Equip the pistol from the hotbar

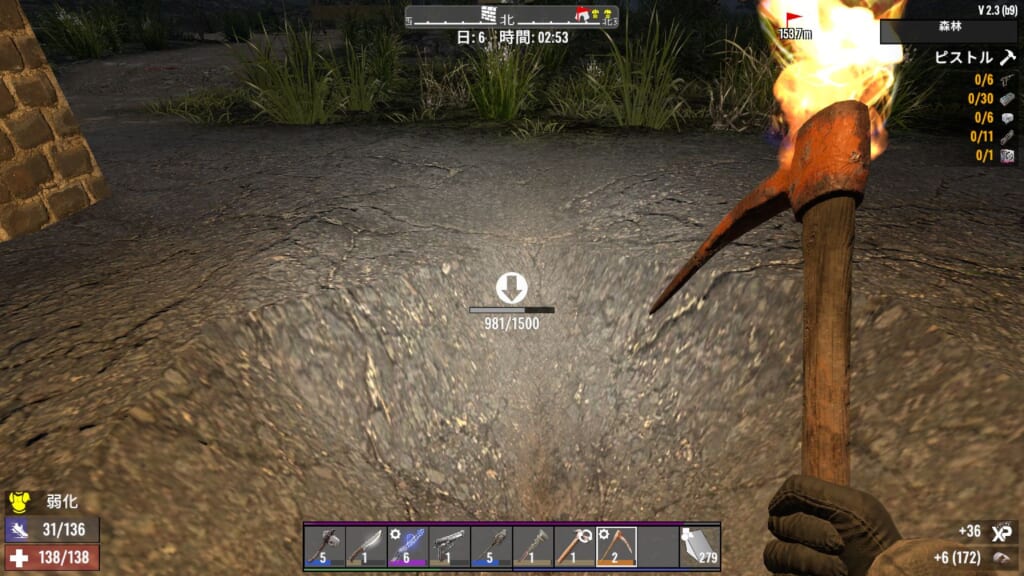[x=449, y=546]
